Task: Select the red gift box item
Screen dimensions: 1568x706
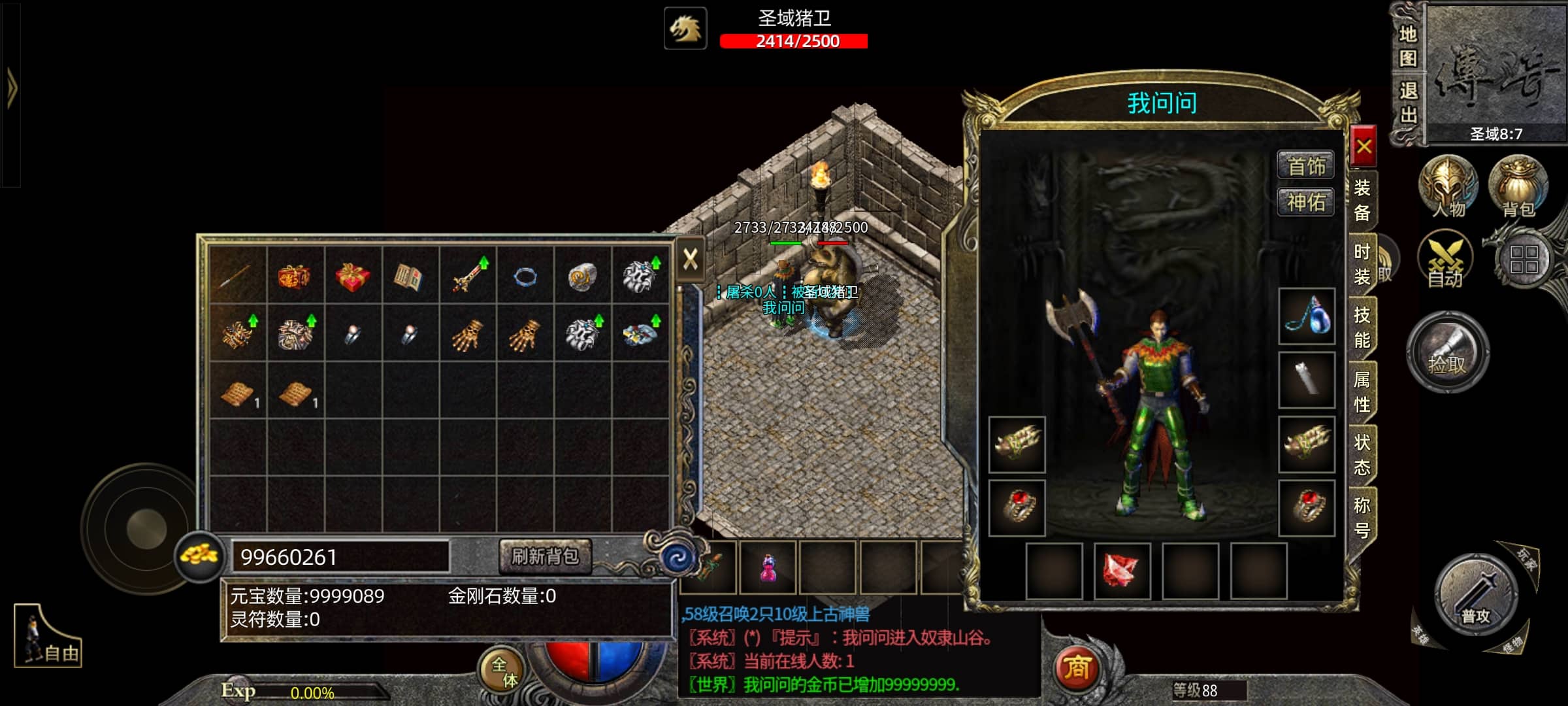Action: (352, 276)
